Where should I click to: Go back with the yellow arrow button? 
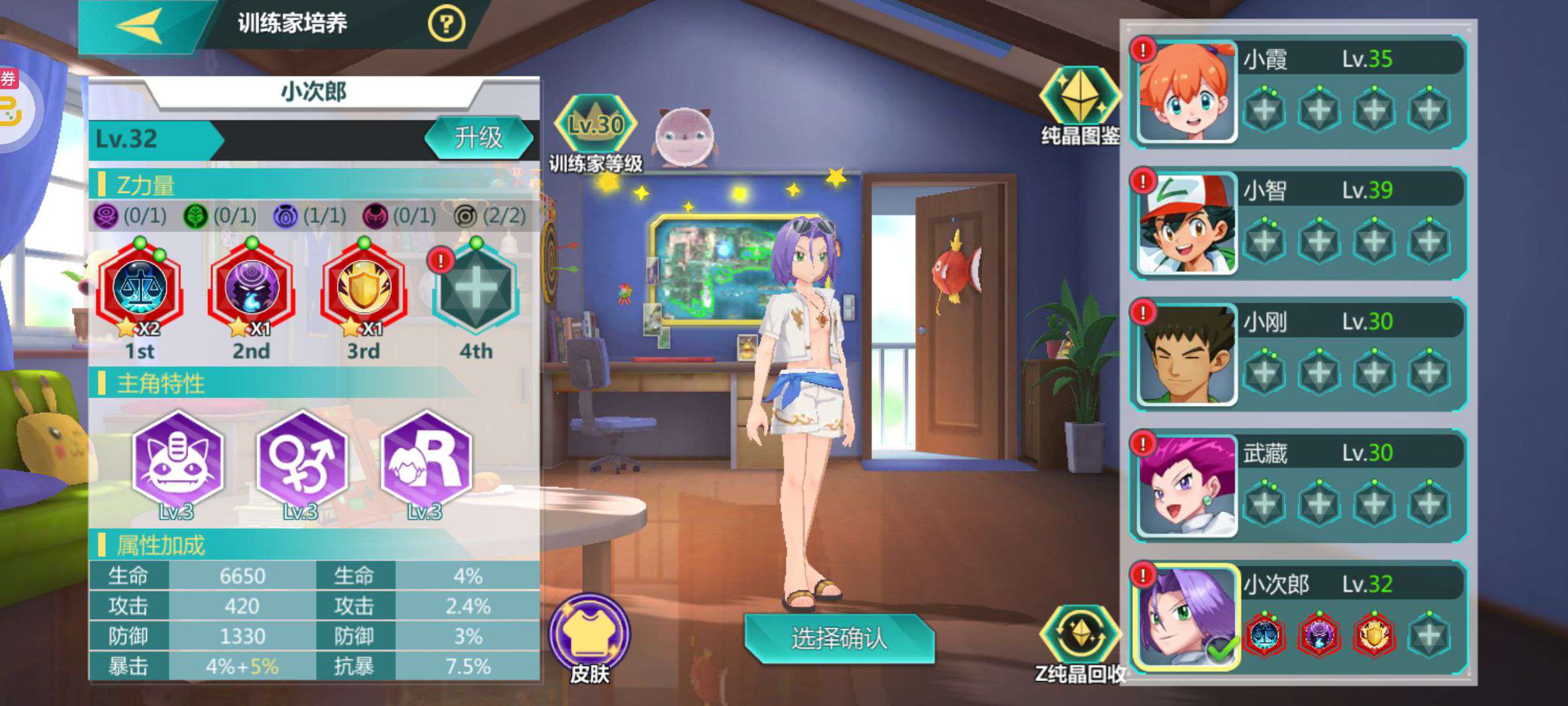click(x=139, y=25)
